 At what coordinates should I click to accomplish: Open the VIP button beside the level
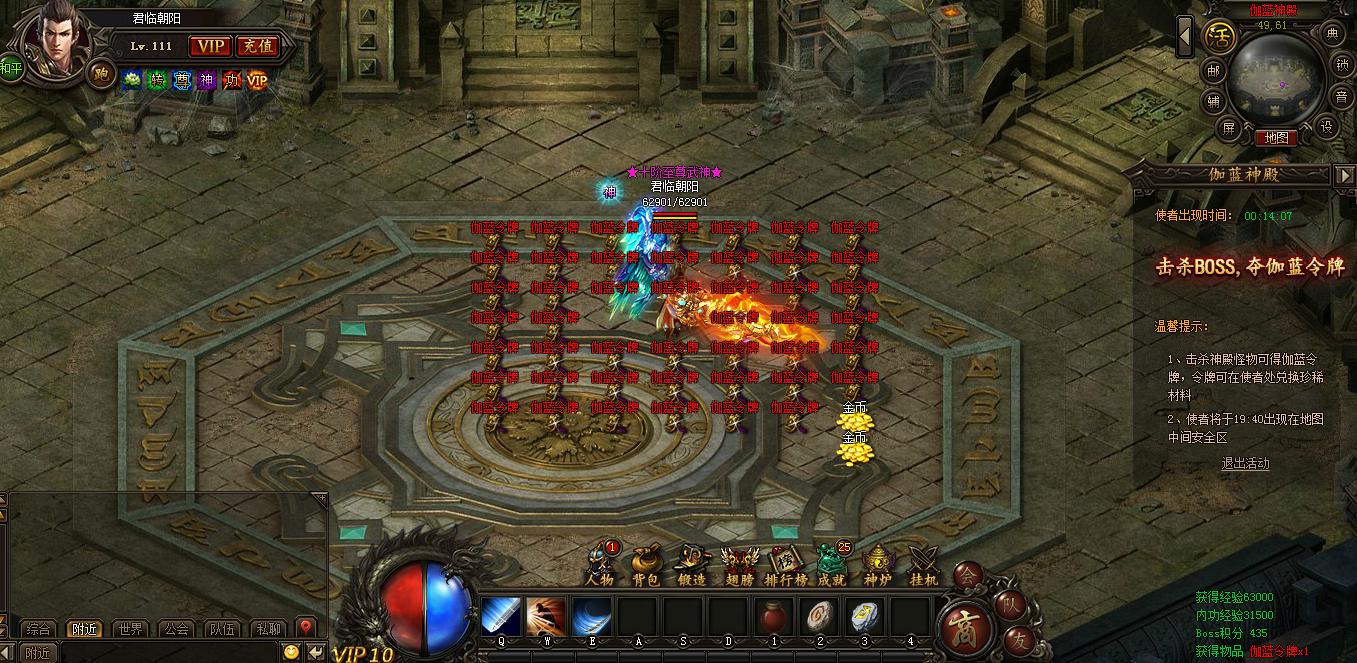pyautogui.click(x=210, y=46)
